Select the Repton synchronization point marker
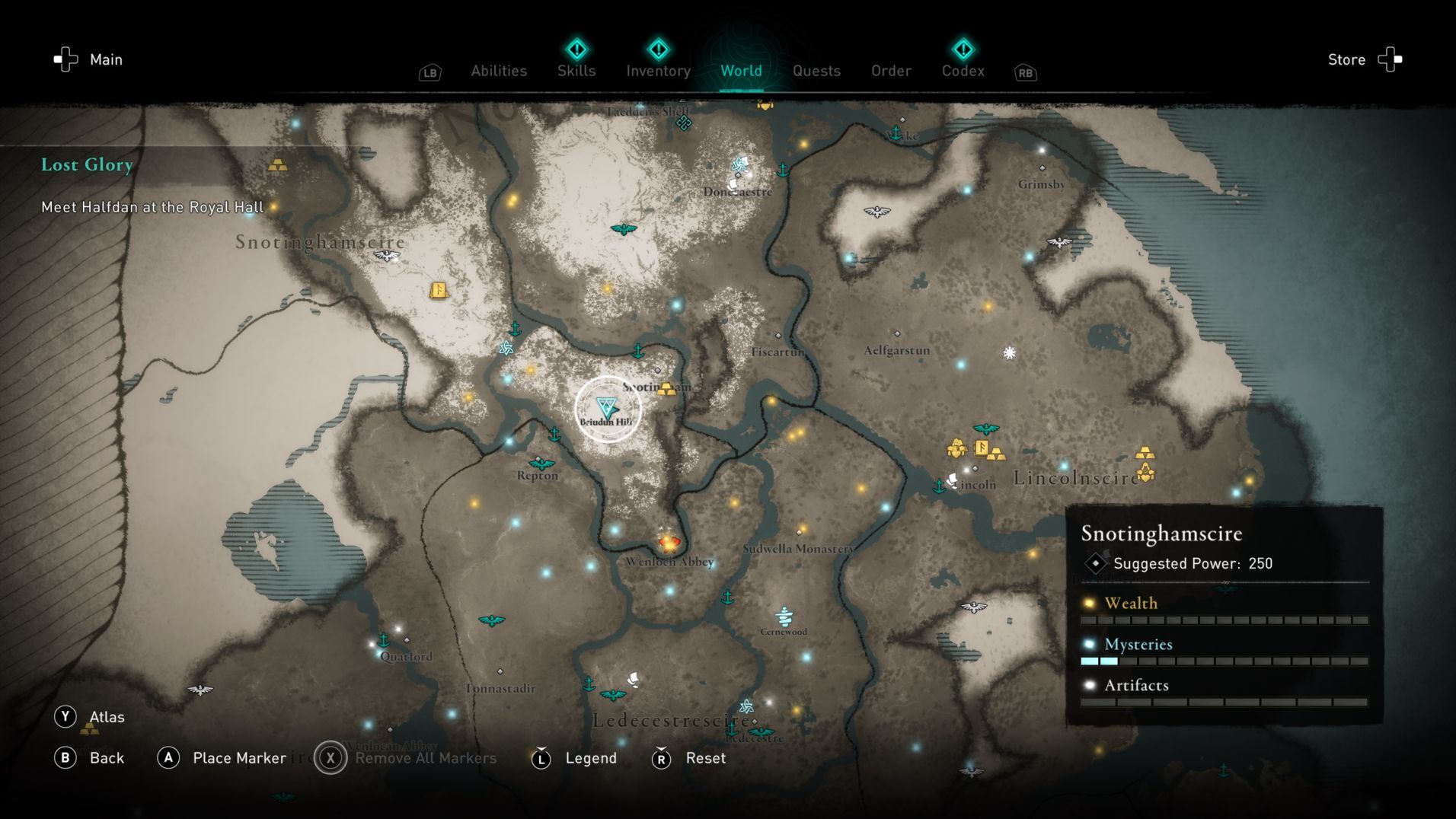Screen dimensions: 1456x819 coord(541,463)
